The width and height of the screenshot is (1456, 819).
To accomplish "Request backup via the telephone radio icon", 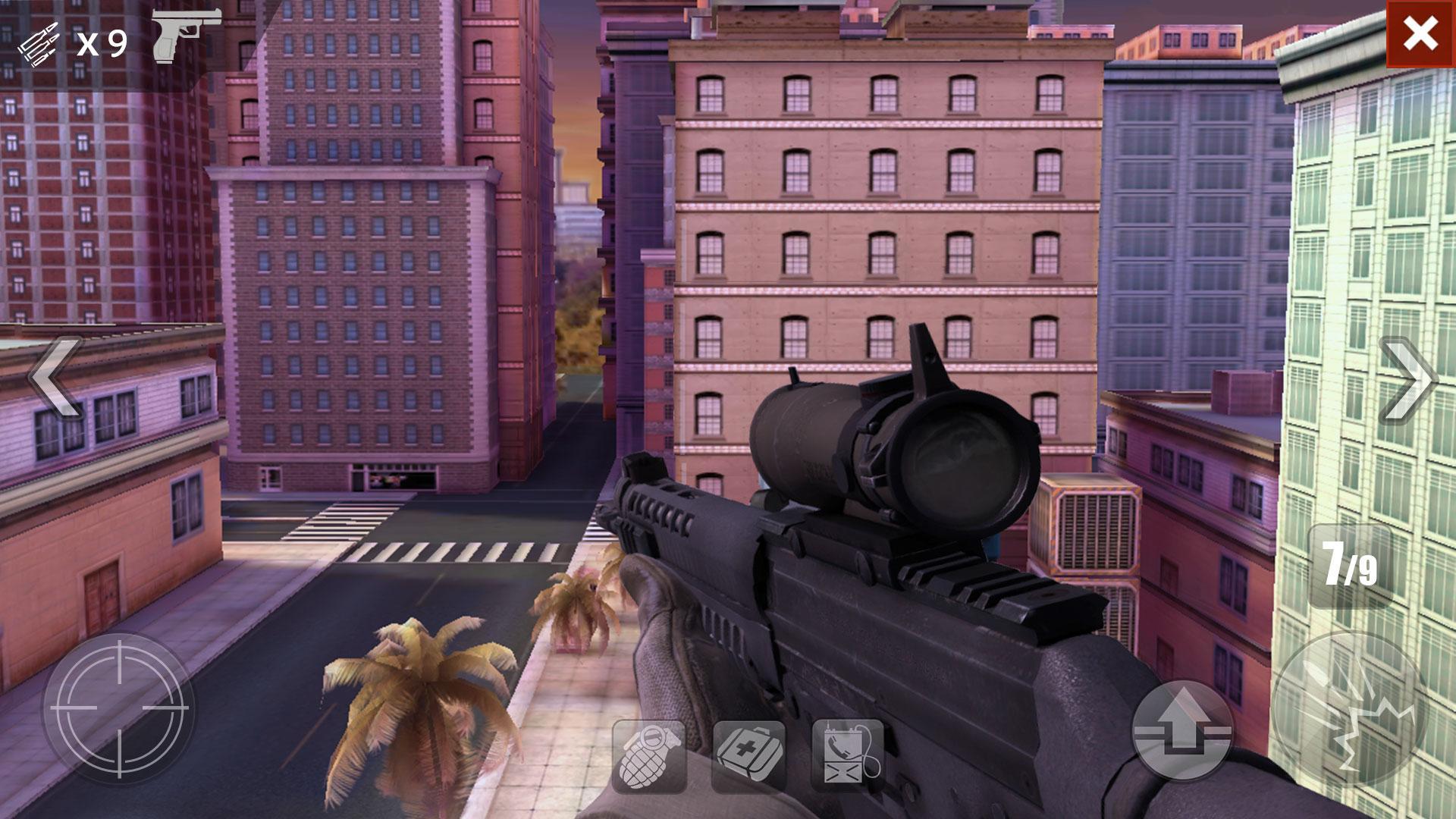I will tap(849, 752).
